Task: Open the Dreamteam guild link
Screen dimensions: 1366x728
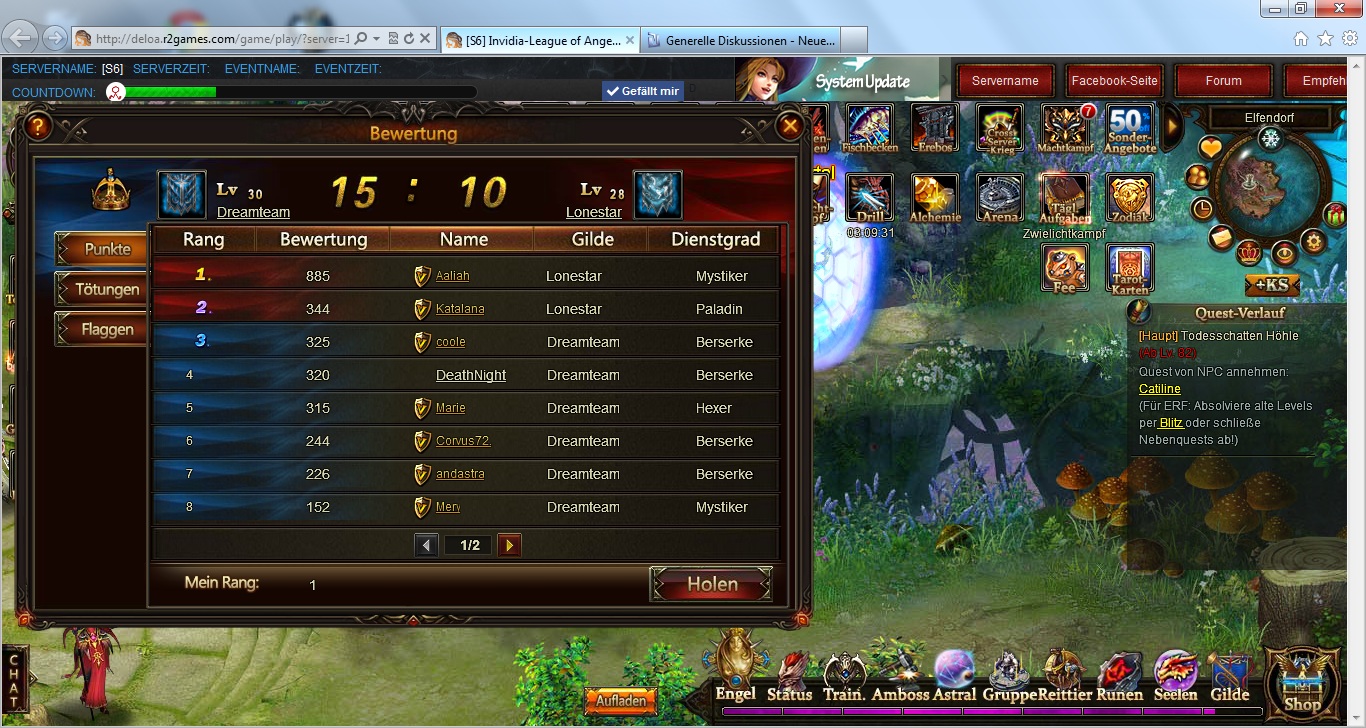Action: (x=253, y=212)
